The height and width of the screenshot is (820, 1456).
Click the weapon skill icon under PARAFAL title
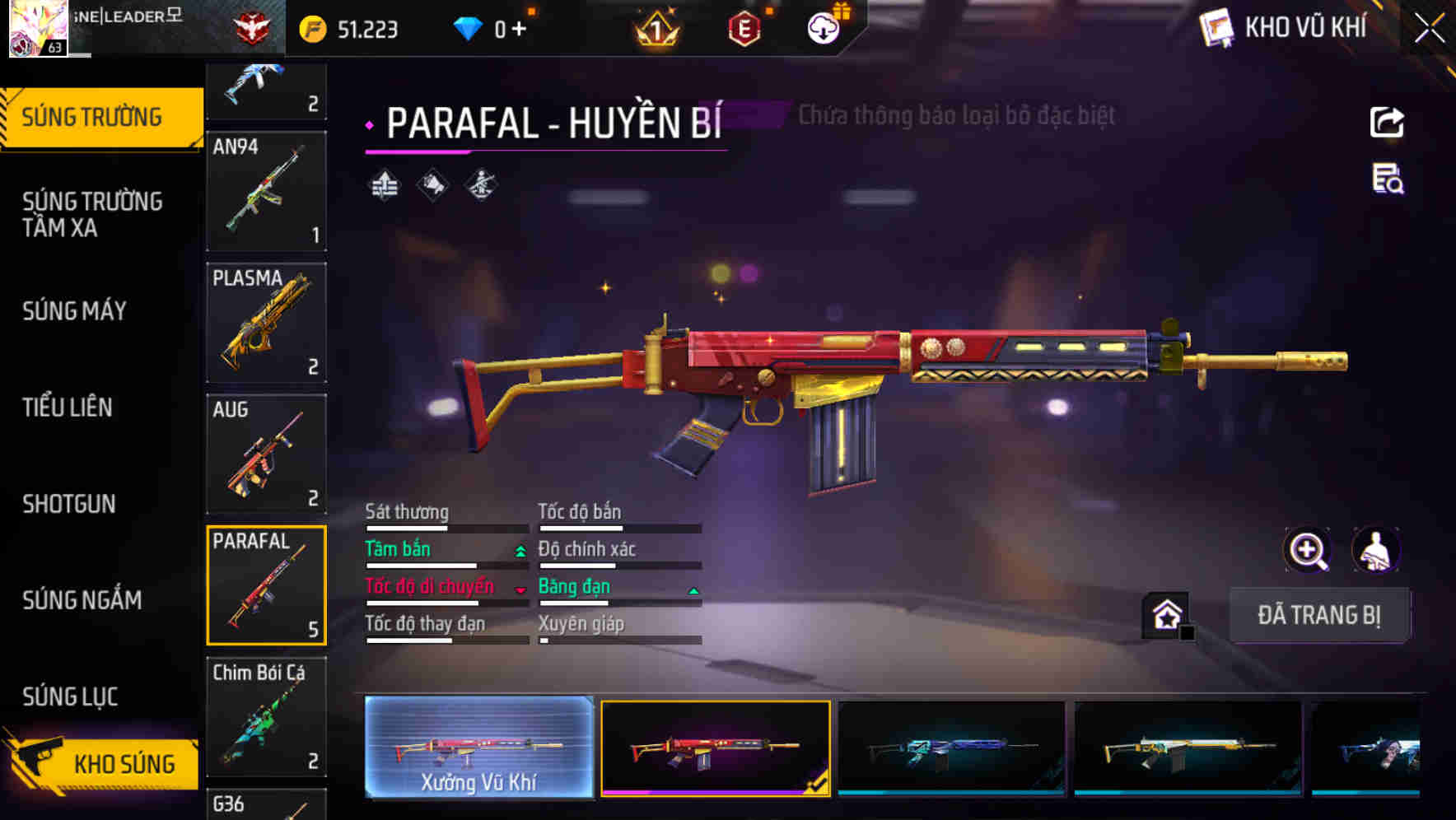point(386,183)
